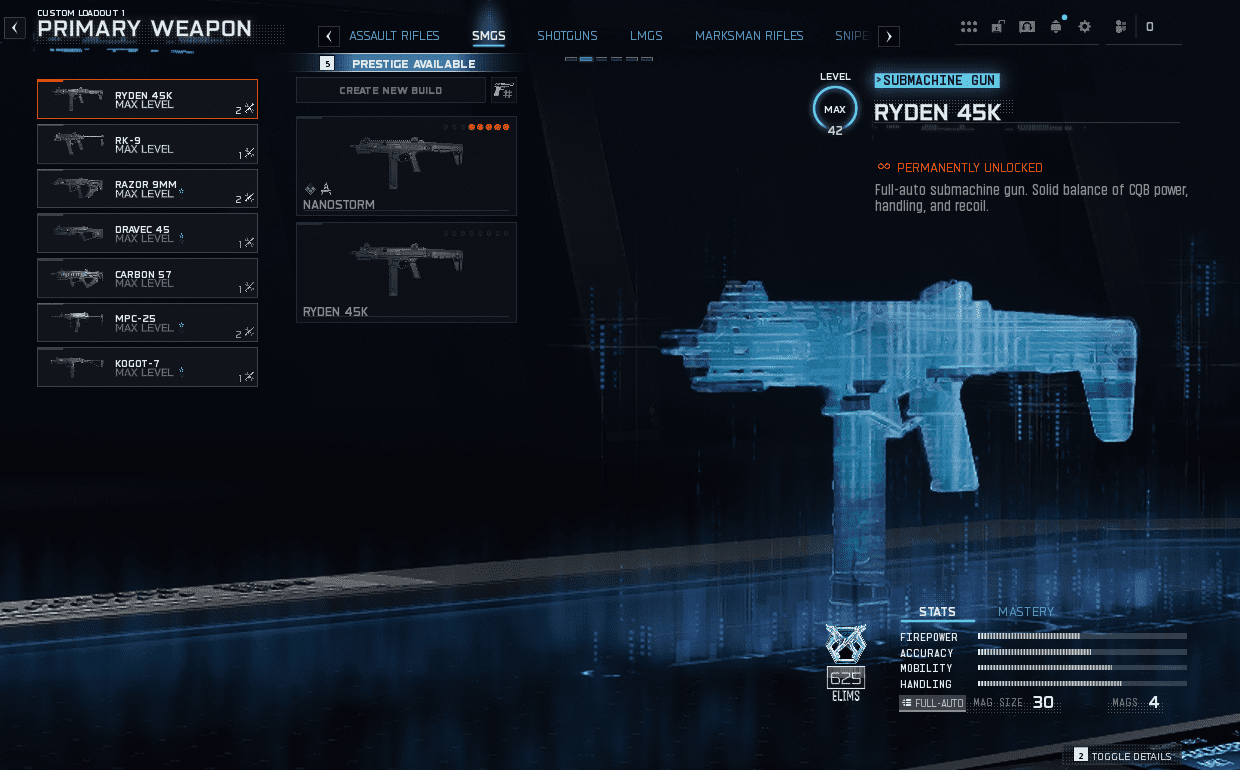Click the Create New Build button
This screenshot has width=1240, height=770.
coord(391,91)
